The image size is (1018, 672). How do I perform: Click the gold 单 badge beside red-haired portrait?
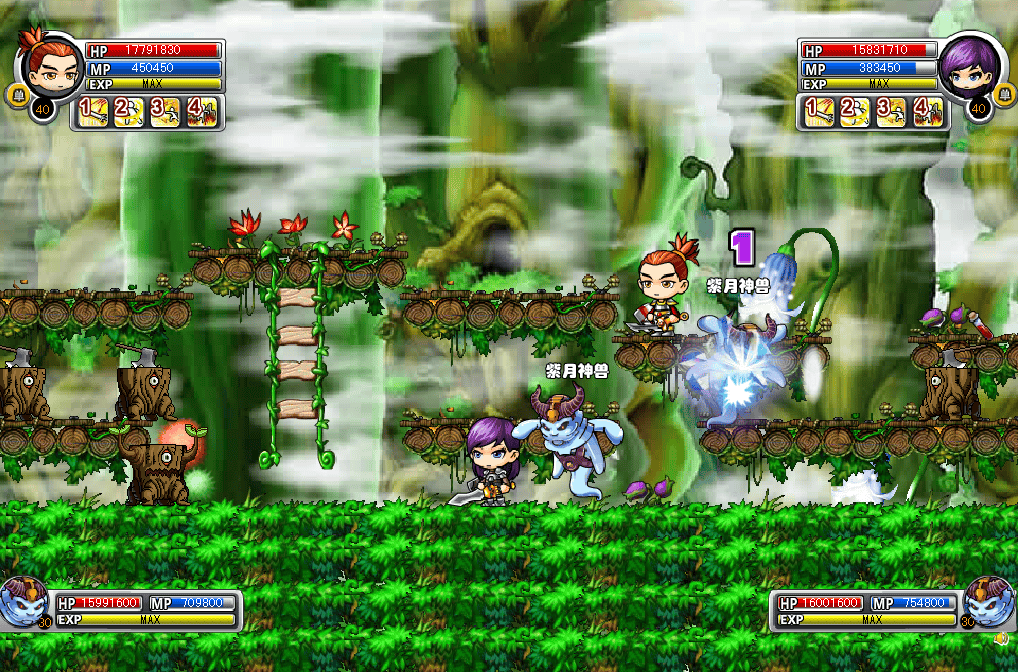(16, 97)
